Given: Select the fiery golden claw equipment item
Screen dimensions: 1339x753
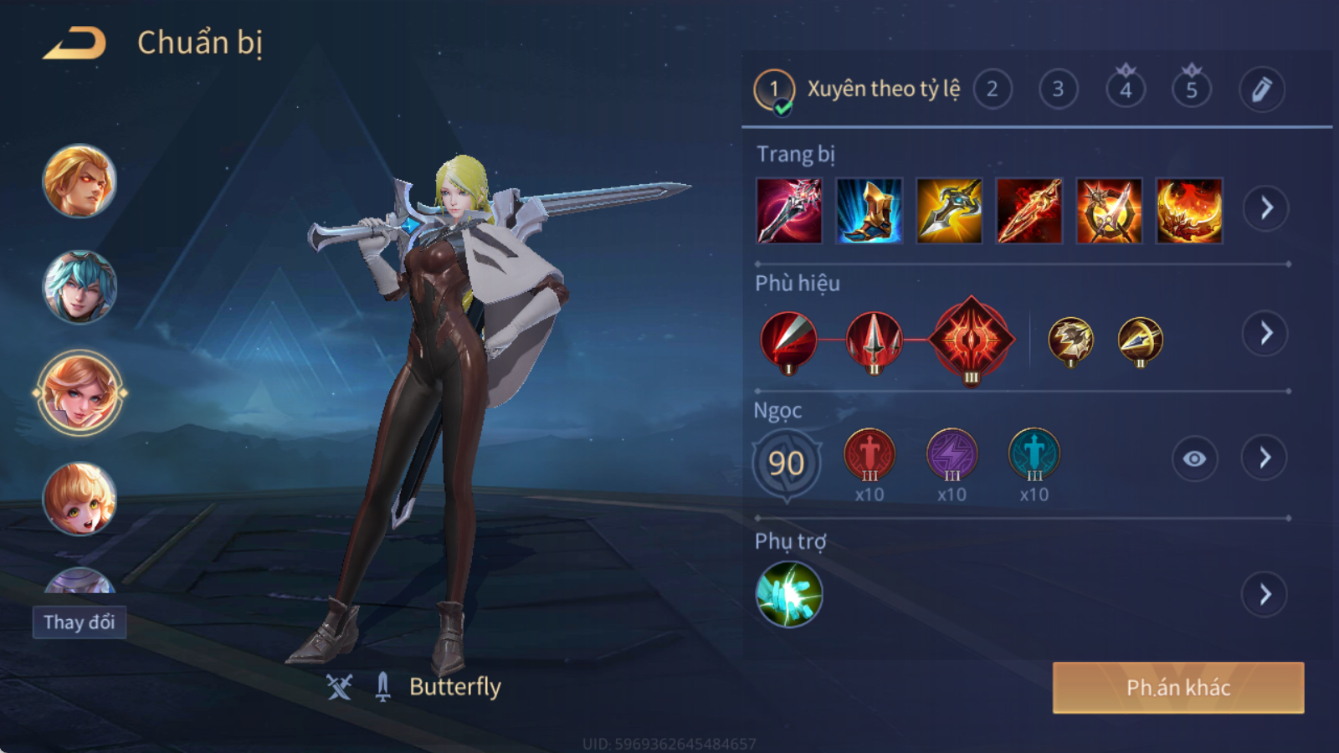Looking at the screenshot, I should pos(1189,211).
